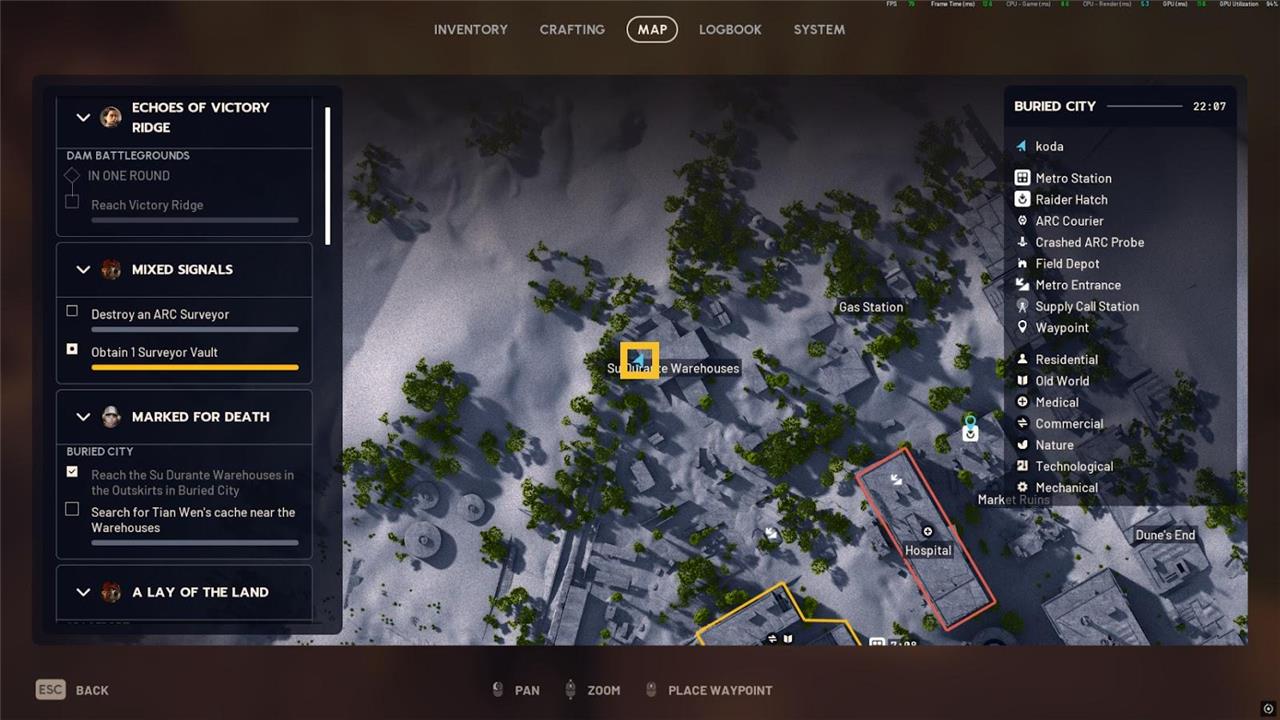Toggle Raider Hatch in the map legend
Screen dimensions: 1280x720
(x=1071, y=199)
